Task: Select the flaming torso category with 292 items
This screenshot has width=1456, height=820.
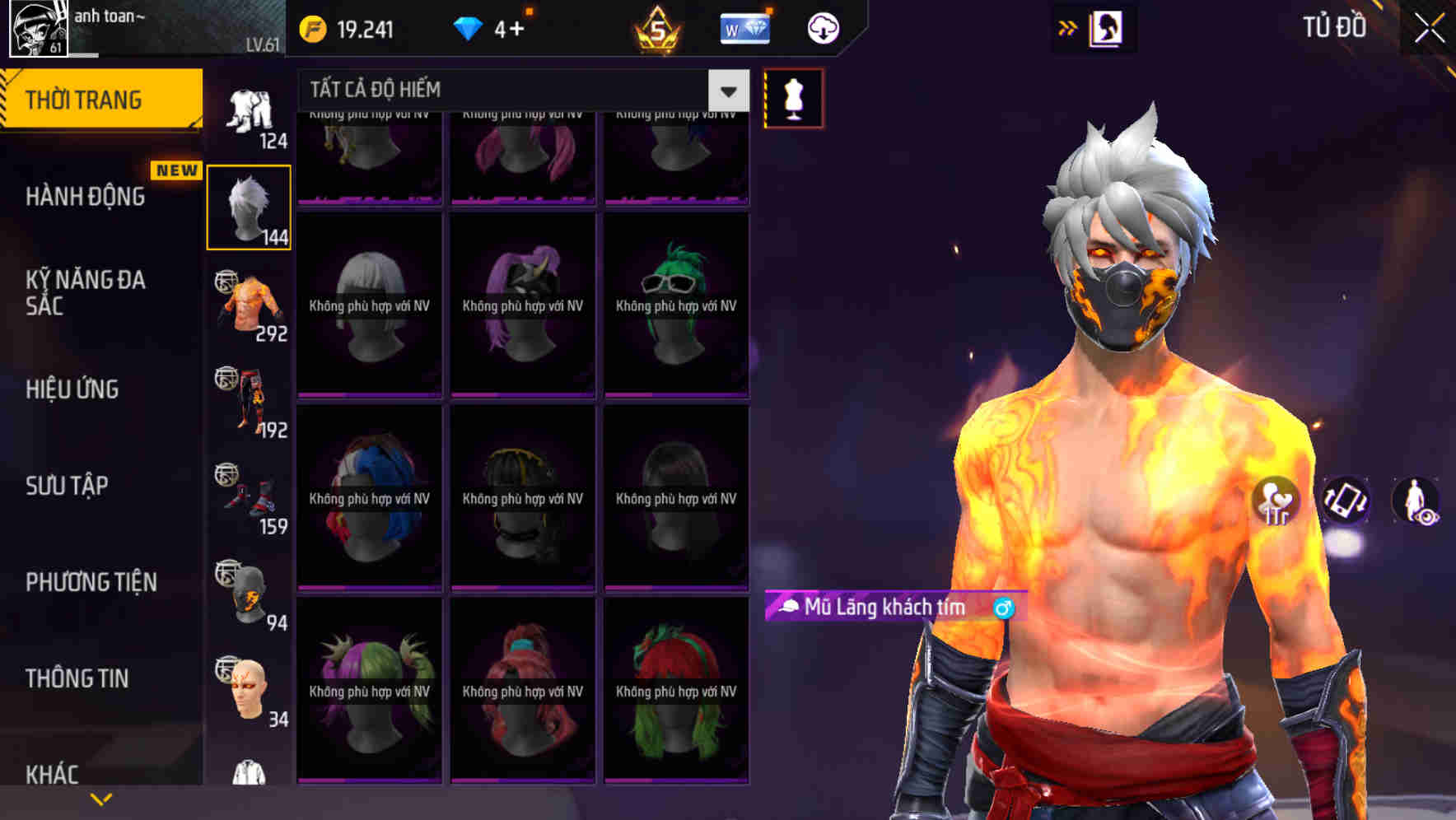Action: (249, 305)
